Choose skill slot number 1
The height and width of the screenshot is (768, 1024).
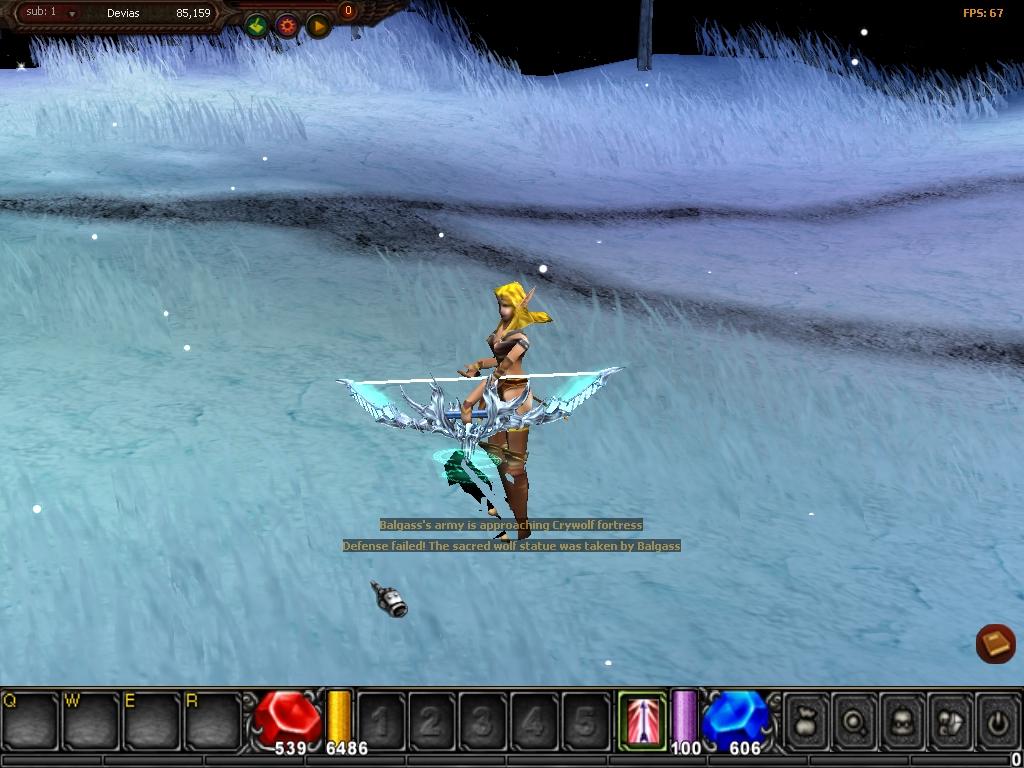tap(381, 719)
